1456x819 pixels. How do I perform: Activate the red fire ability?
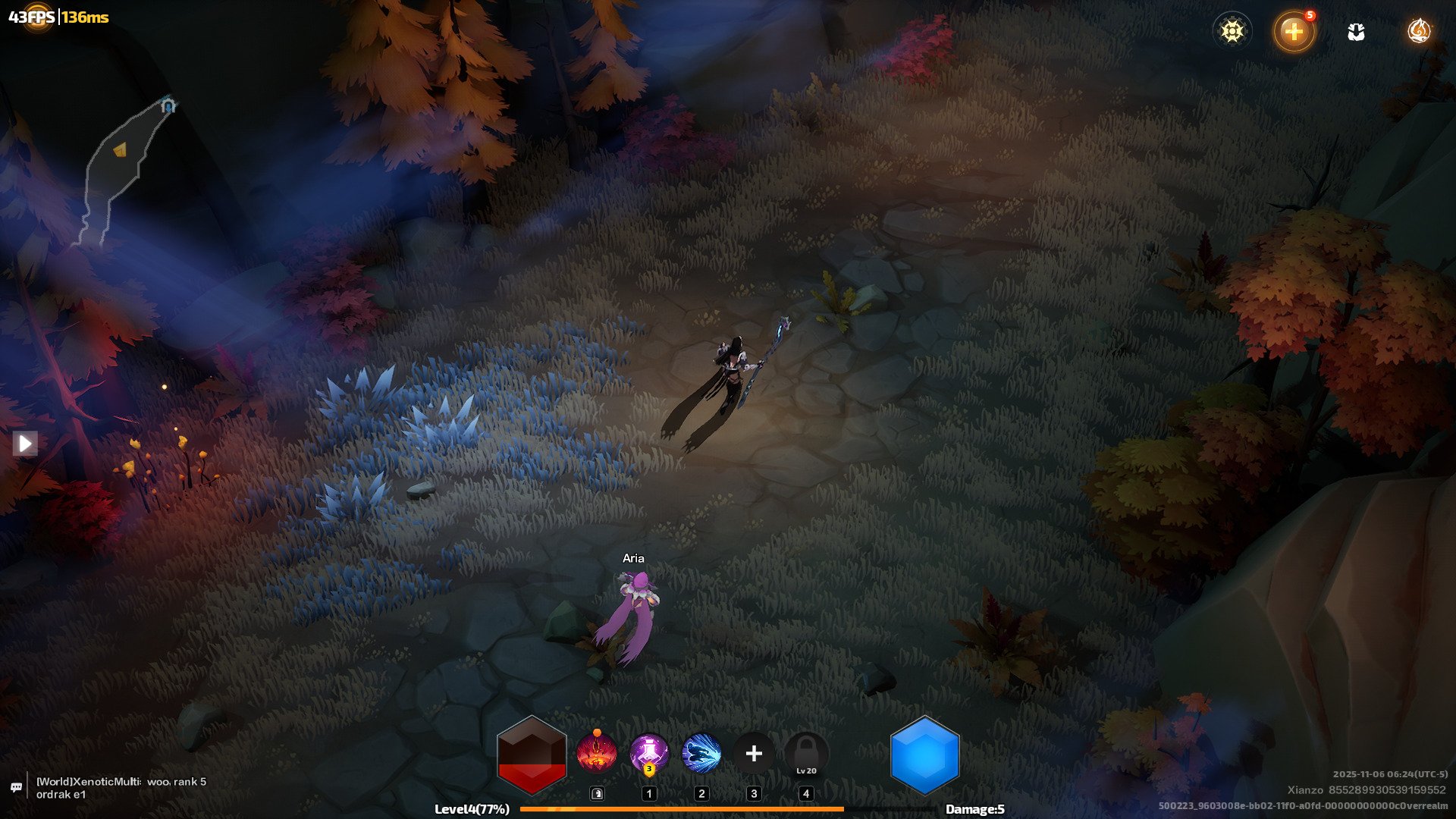[x=596, y=753]
